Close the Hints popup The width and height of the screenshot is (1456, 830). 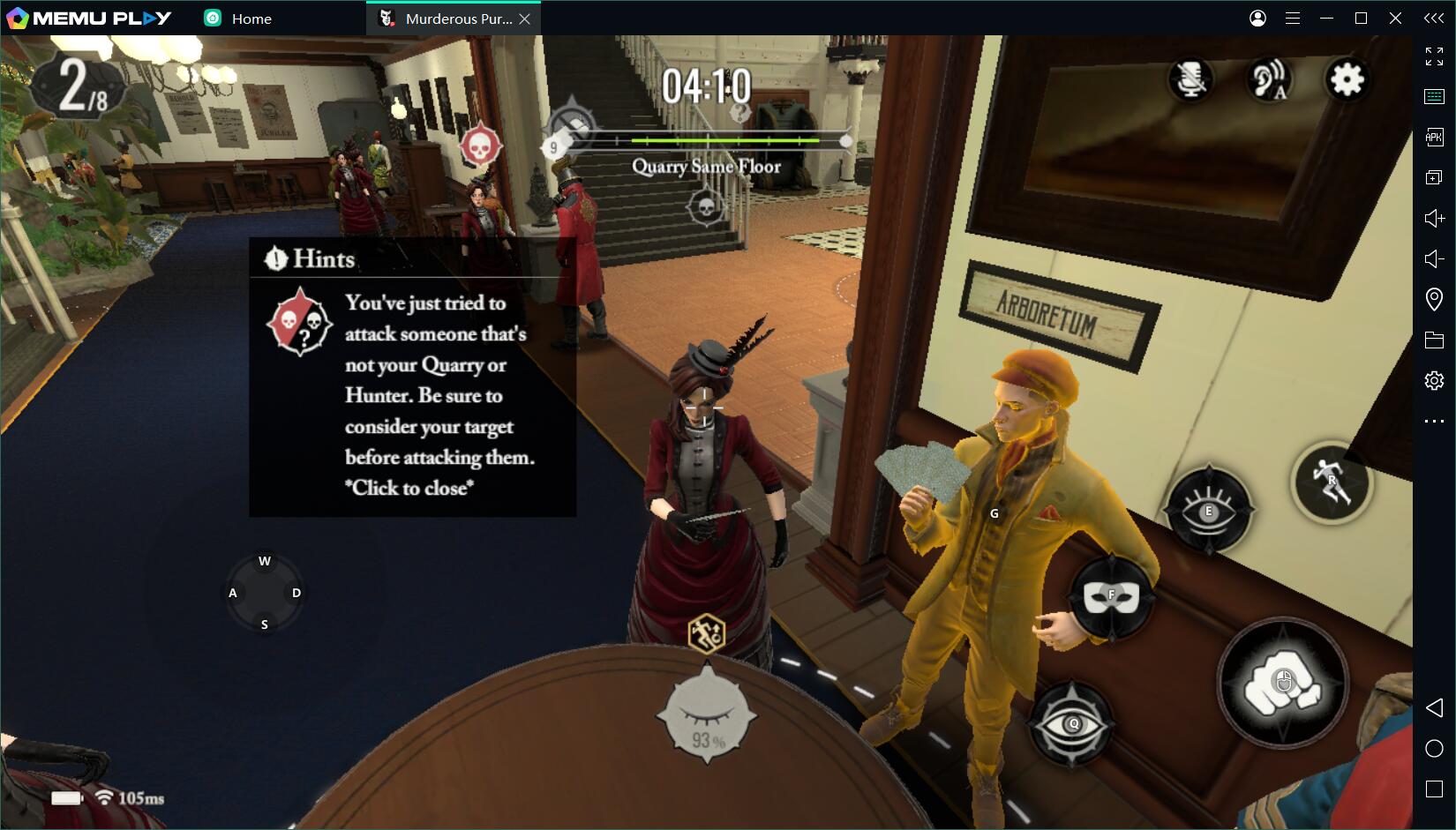point(412,488)
